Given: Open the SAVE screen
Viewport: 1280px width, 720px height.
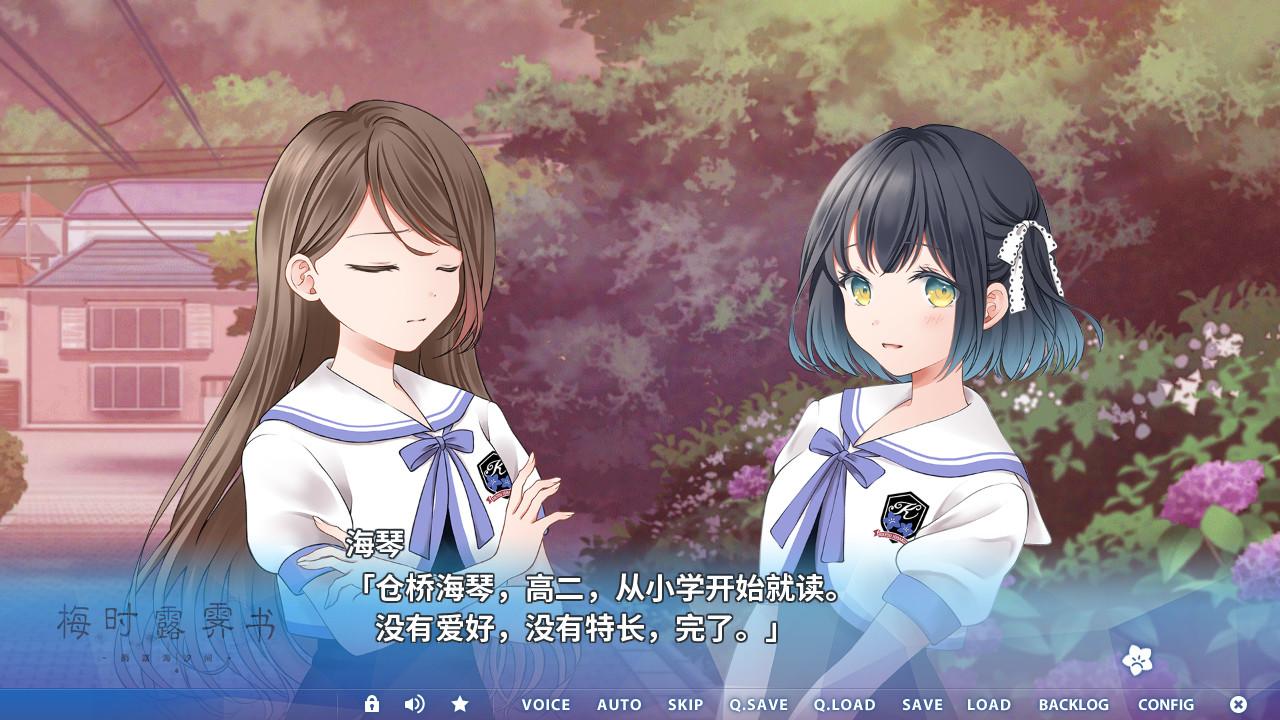Looking at the screenshot, I should 922,705.
